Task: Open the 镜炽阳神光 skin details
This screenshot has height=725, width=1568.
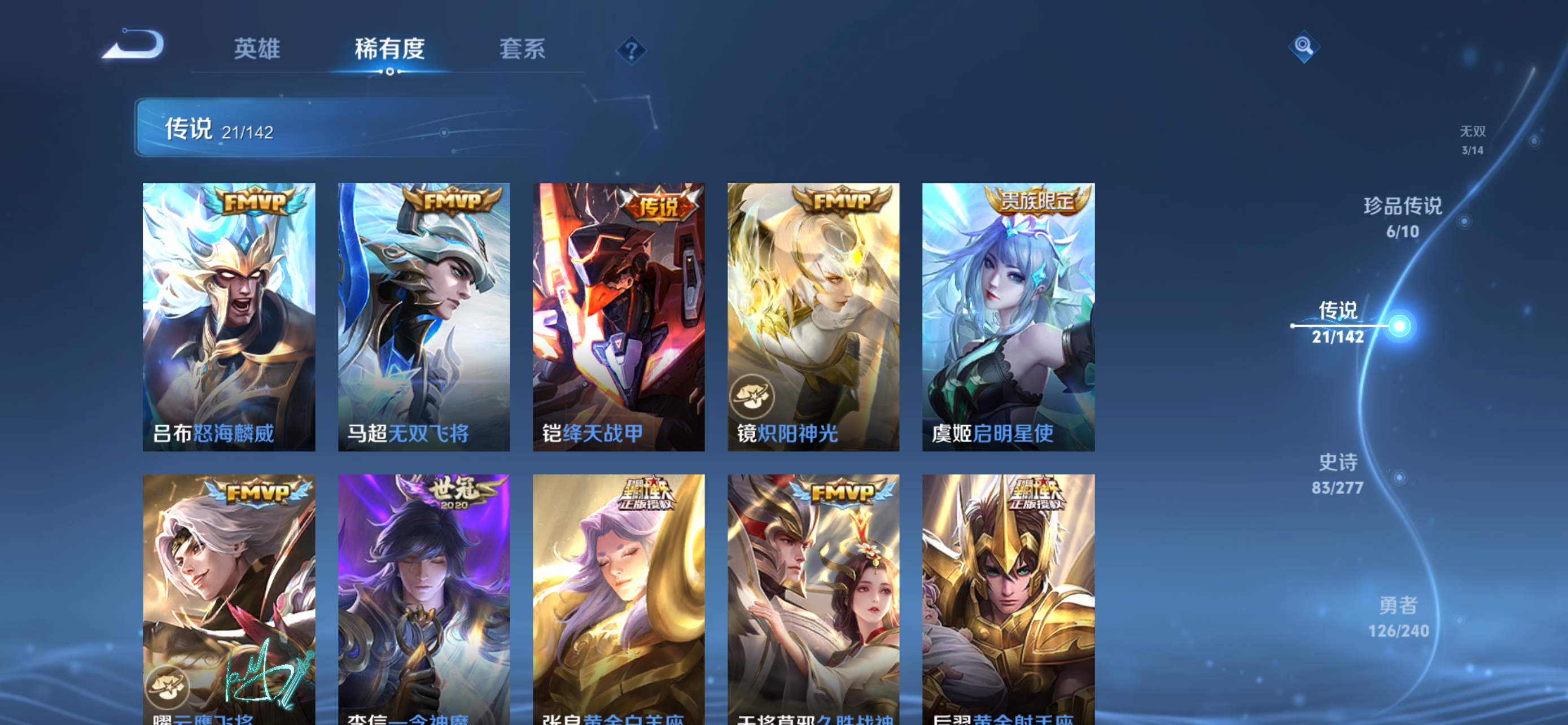Action: [813, 317]
